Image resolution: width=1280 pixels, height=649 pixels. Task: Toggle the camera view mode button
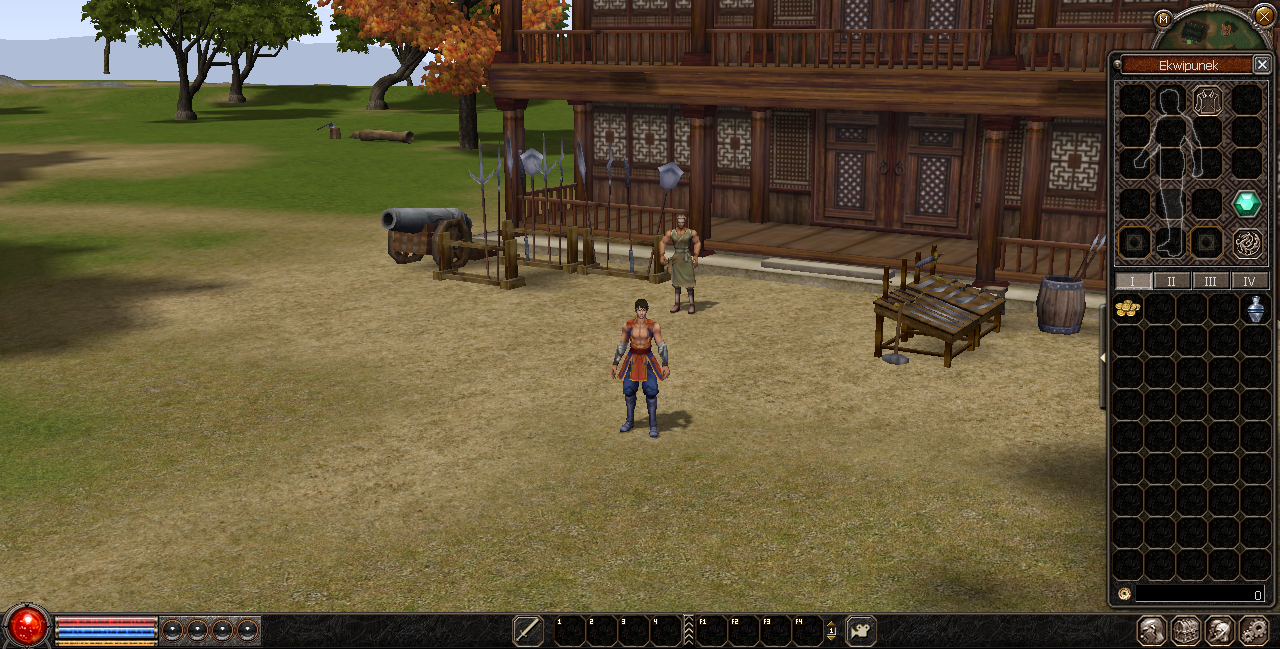[x=860, y=631]
